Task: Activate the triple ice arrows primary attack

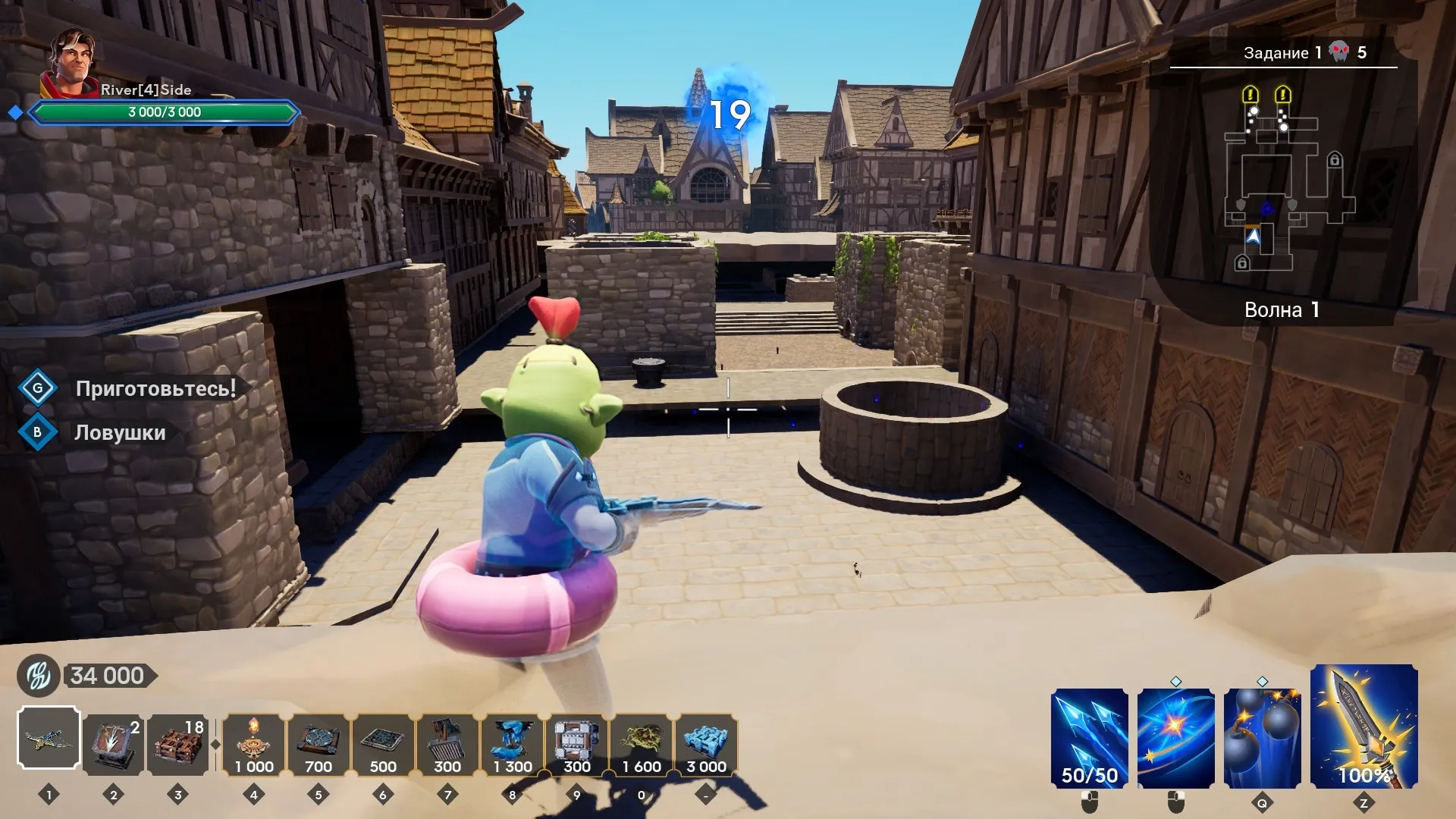Action: click(x=1090, y=738)
